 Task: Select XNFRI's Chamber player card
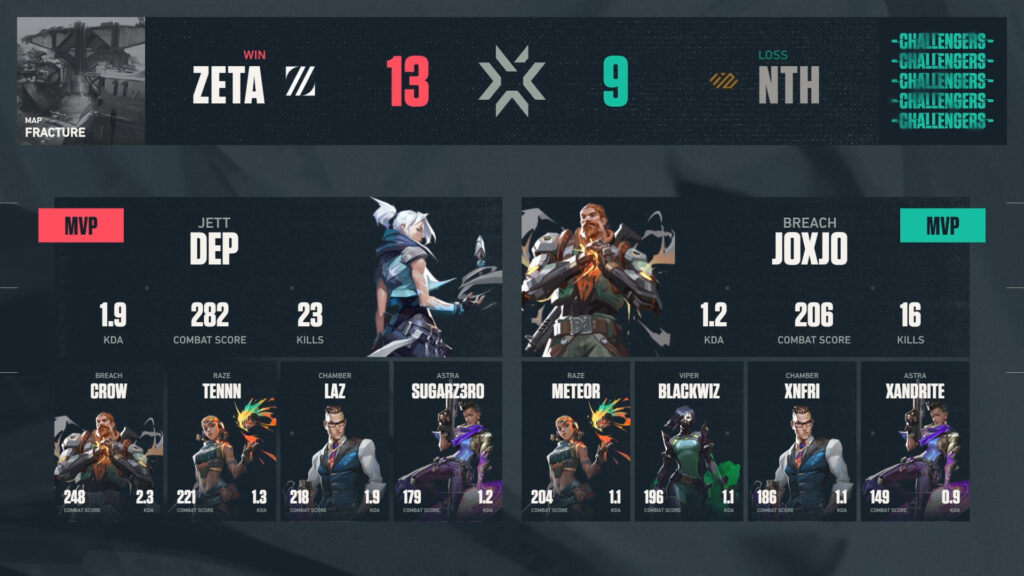click(802, 441)
